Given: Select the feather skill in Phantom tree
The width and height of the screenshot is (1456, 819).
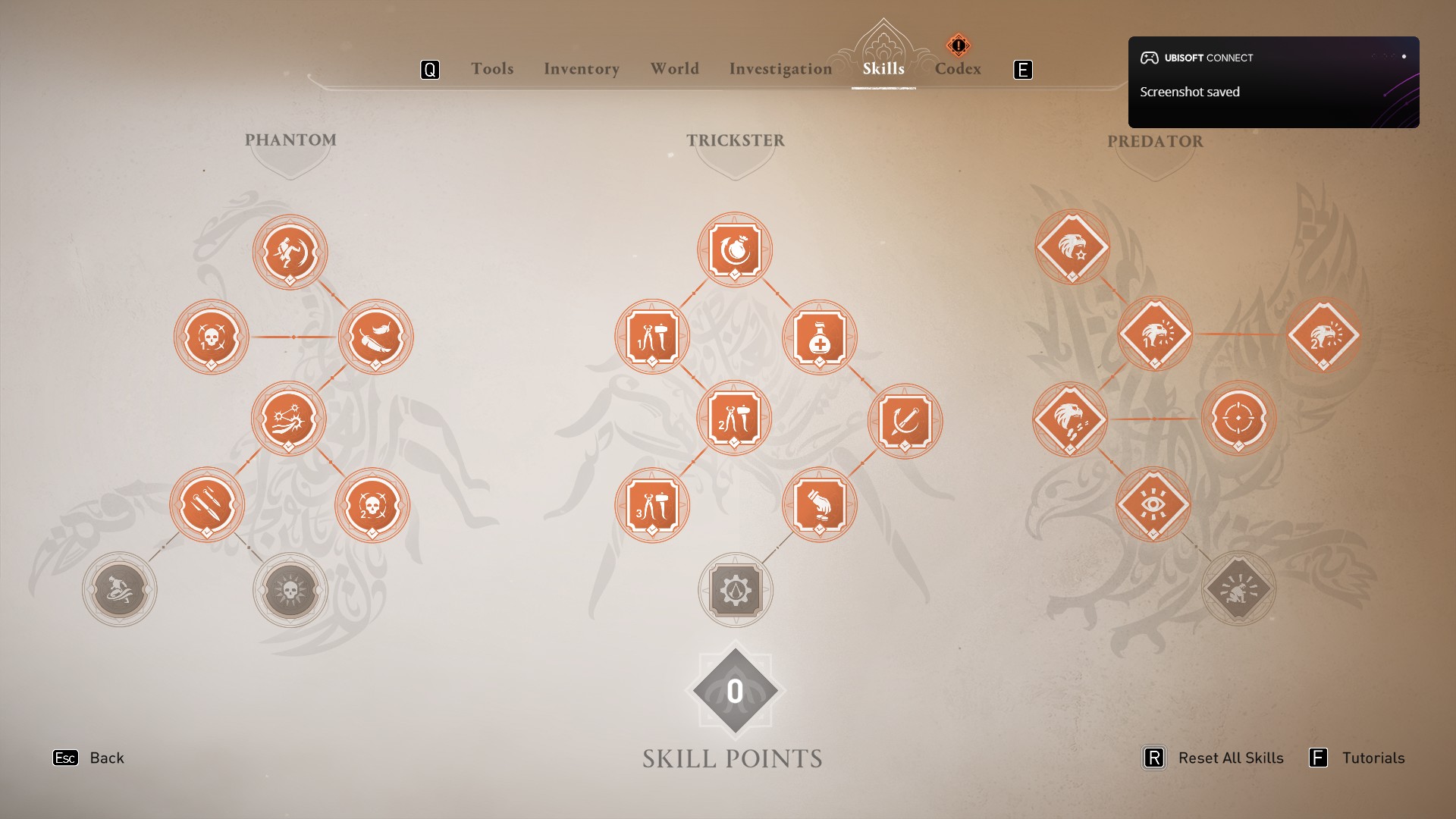Looking at the screenshot, I should 375,337.
